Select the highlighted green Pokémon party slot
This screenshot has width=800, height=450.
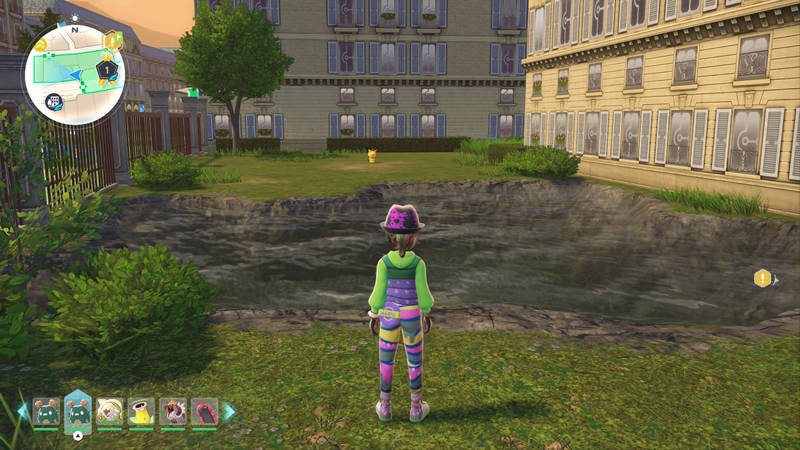click(77, 411)
